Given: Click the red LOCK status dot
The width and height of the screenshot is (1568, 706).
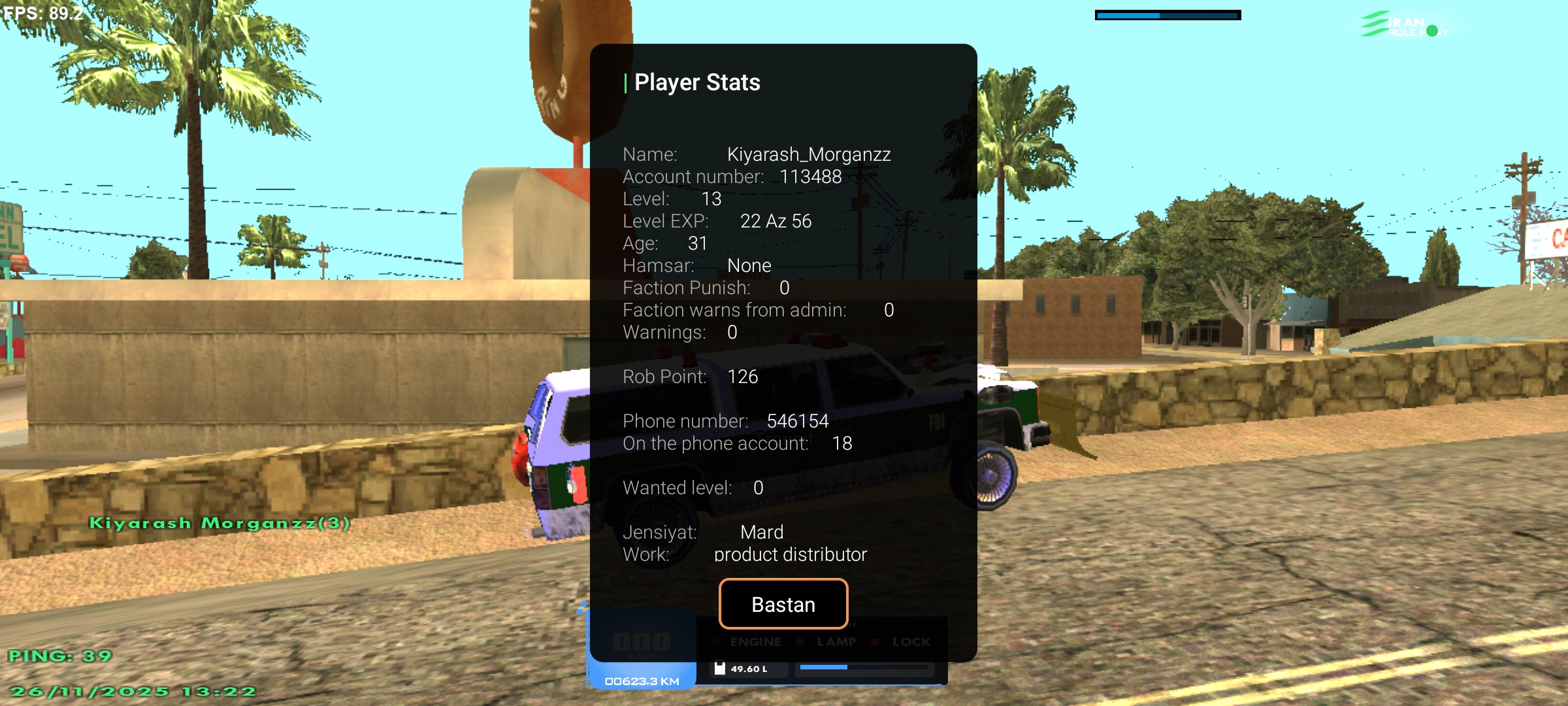Looking at the screenshot, I should [x=875, y=641].
